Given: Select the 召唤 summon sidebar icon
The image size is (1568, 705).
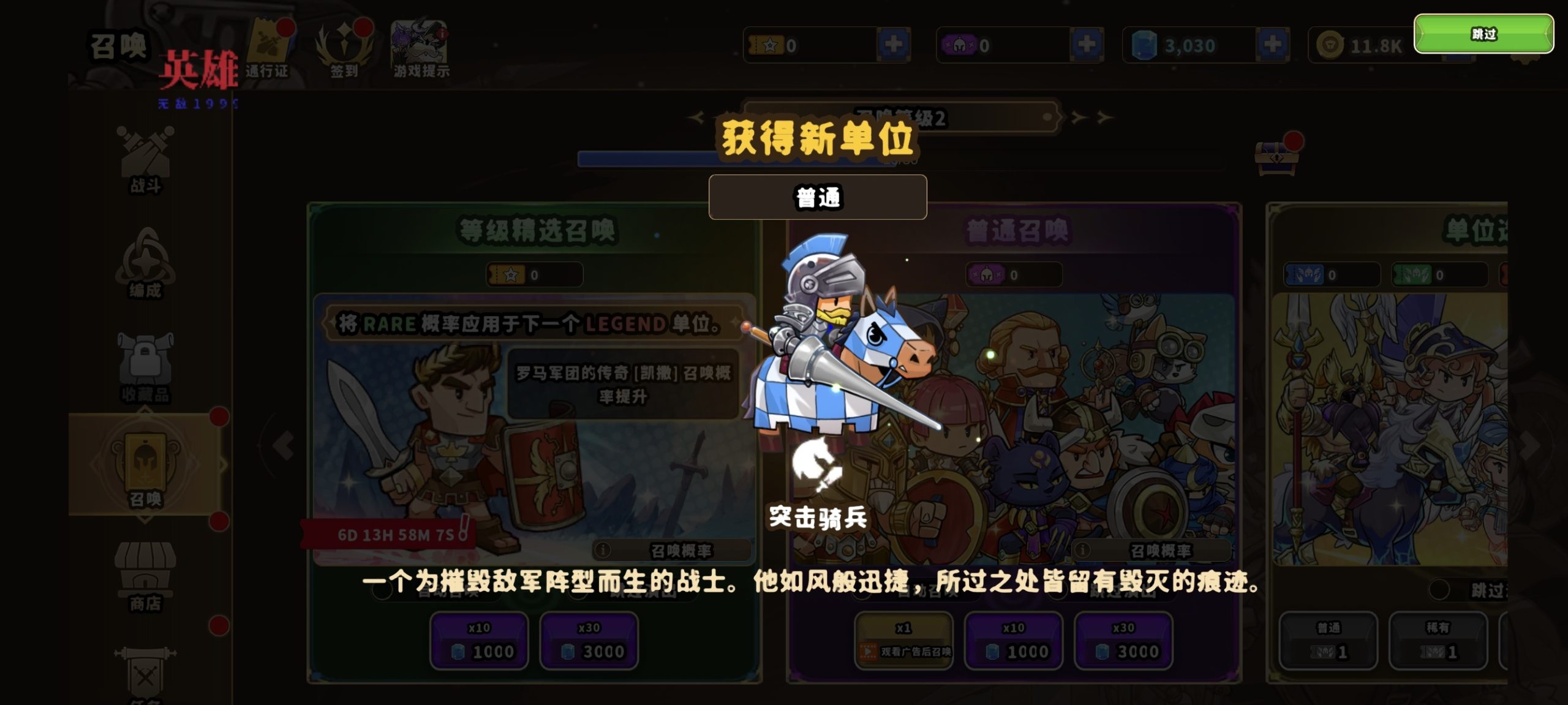Looking at the screenshot, I should [x=146, y=466].
